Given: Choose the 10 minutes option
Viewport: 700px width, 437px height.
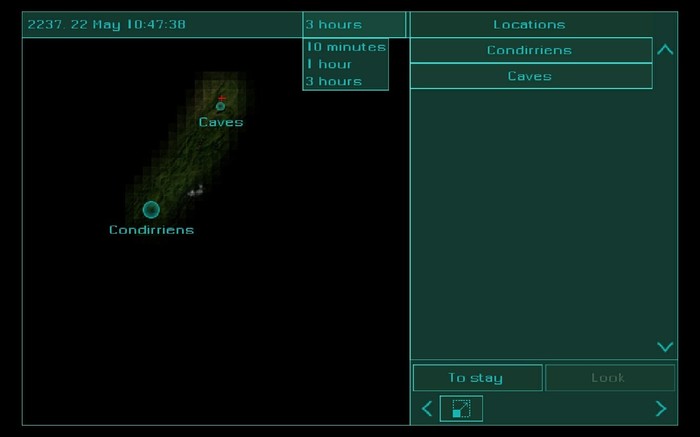Looking at the screenshot, I should [345, 47].
